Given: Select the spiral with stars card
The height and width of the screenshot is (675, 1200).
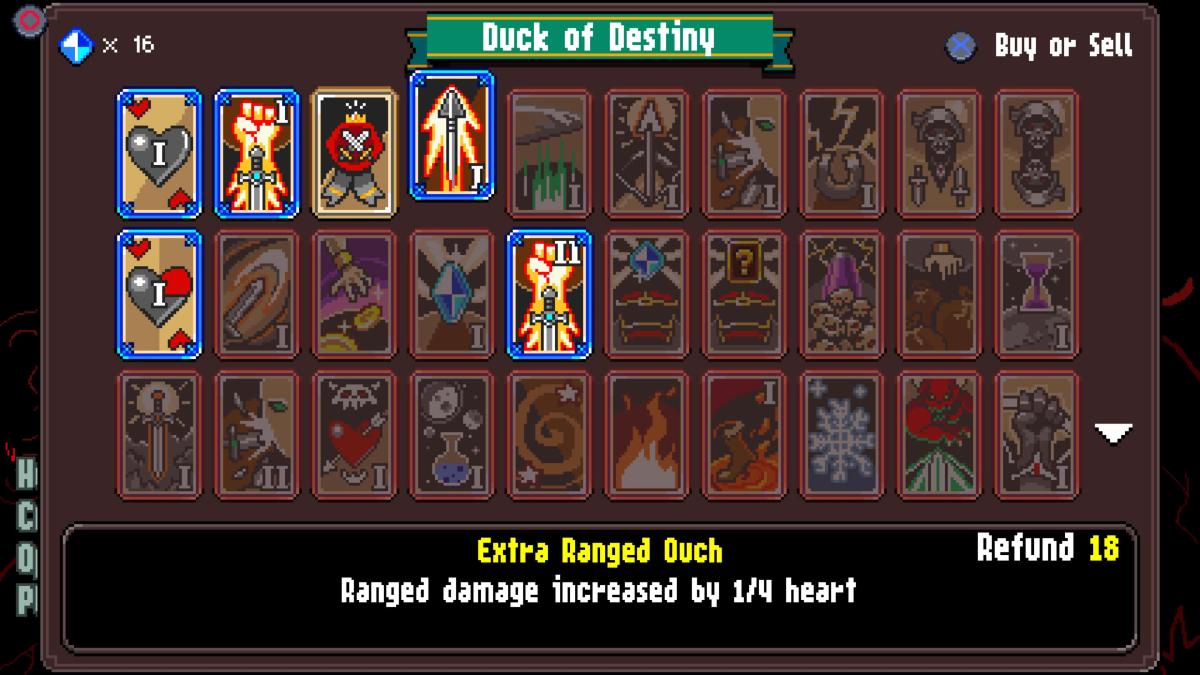Looking at the screenshot, I should [x=549, y=435].
